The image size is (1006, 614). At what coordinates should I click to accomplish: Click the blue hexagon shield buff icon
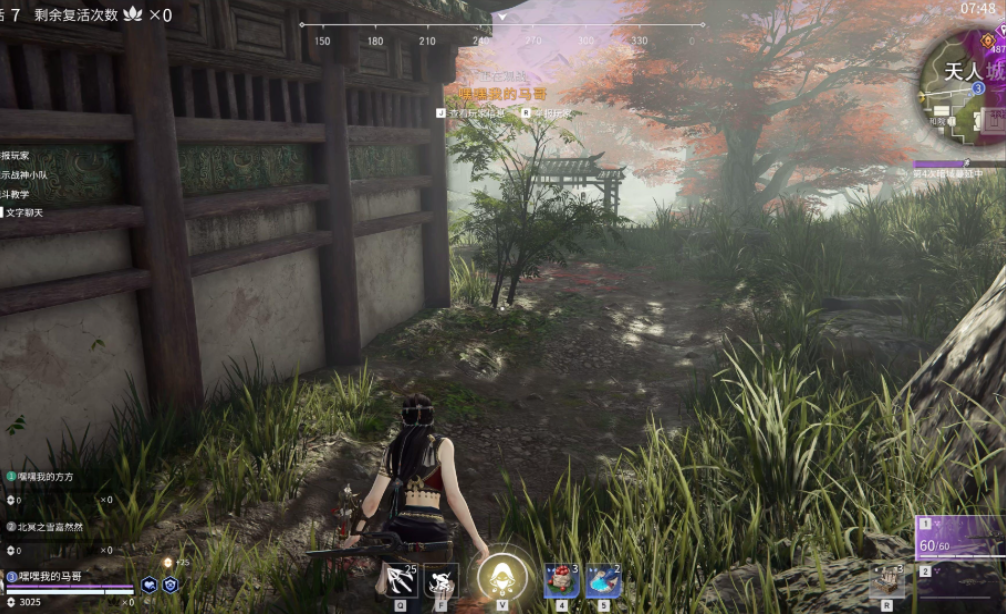click(x=170, y=586)
